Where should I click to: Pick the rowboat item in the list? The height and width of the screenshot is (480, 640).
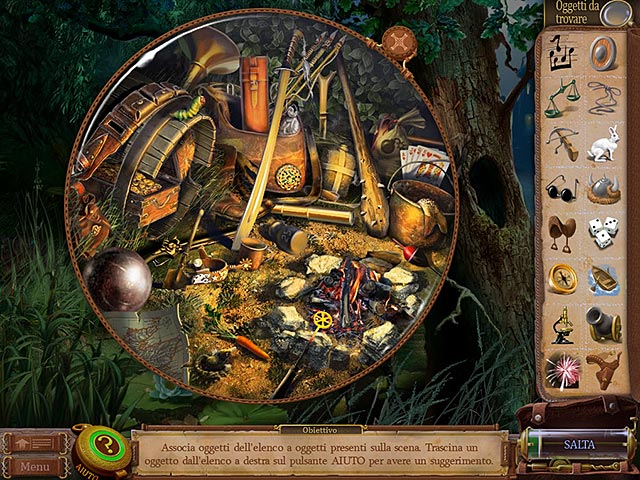pyautogui.click(x=603, y=277)
